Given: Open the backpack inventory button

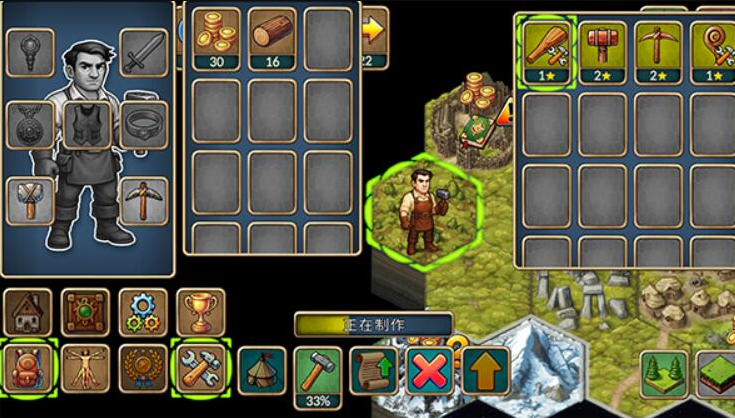Looking at the screenshot, I should coord(27,368).
